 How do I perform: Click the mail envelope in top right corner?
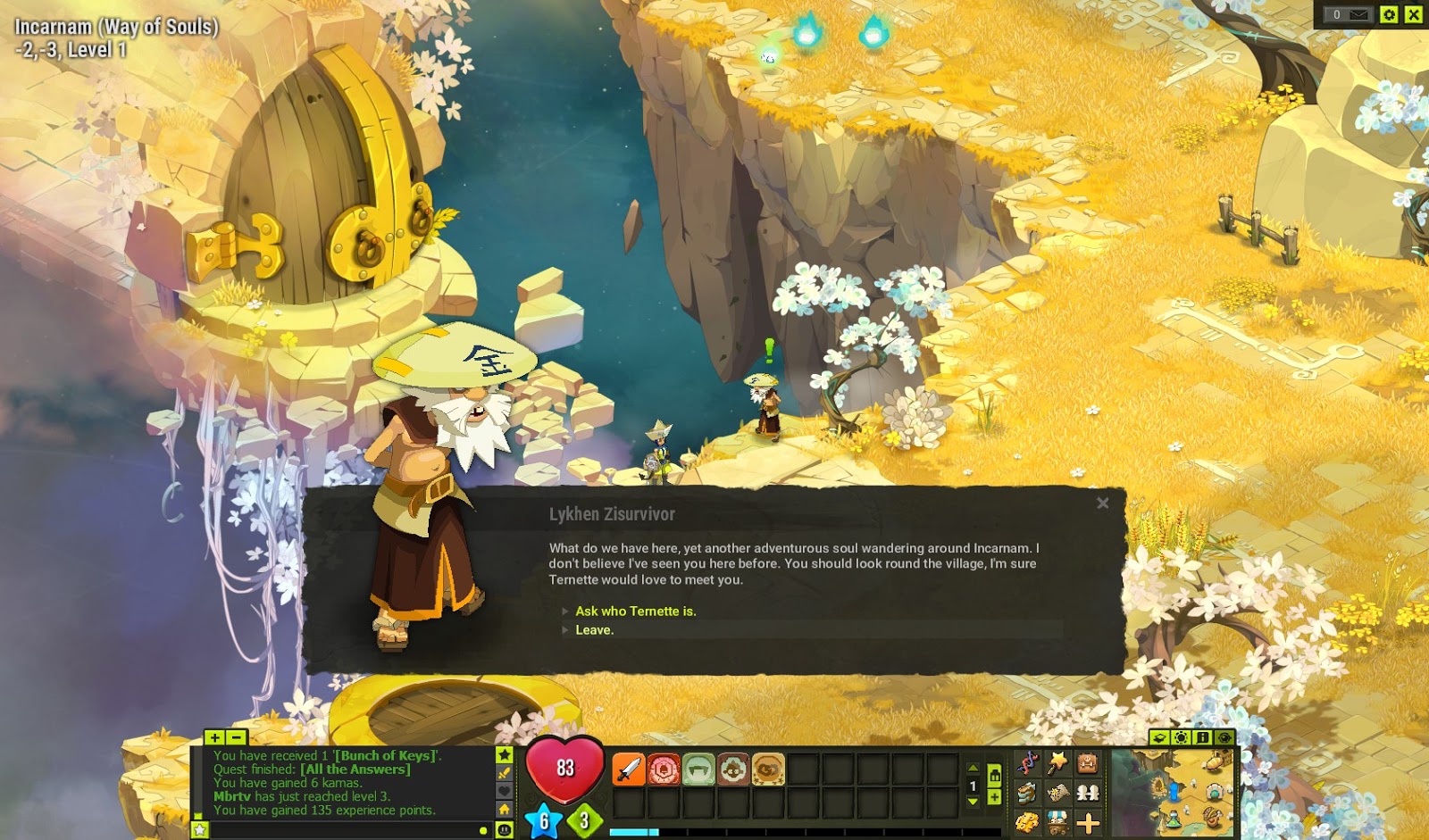pos(1358,14)
